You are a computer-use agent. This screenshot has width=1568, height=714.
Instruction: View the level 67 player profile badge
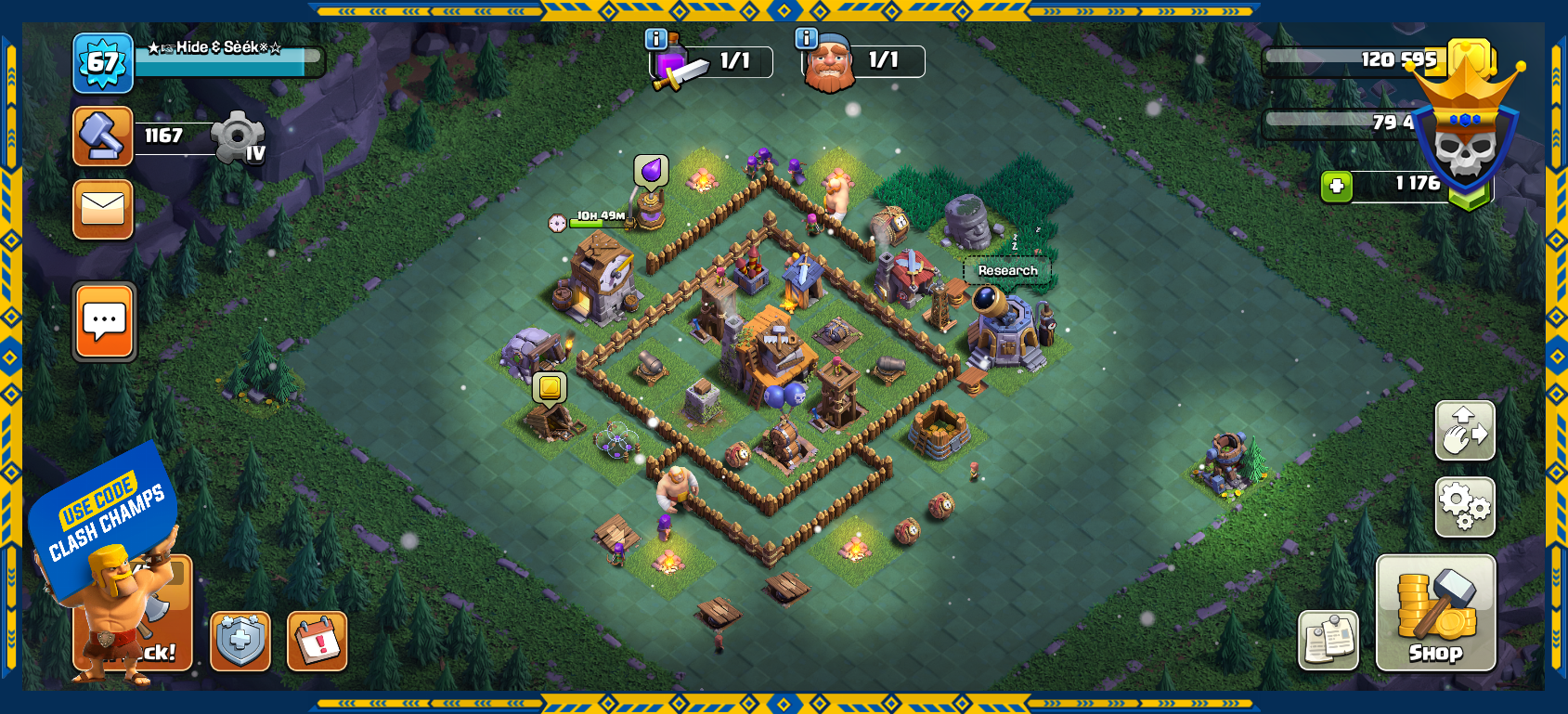point(103,63)
